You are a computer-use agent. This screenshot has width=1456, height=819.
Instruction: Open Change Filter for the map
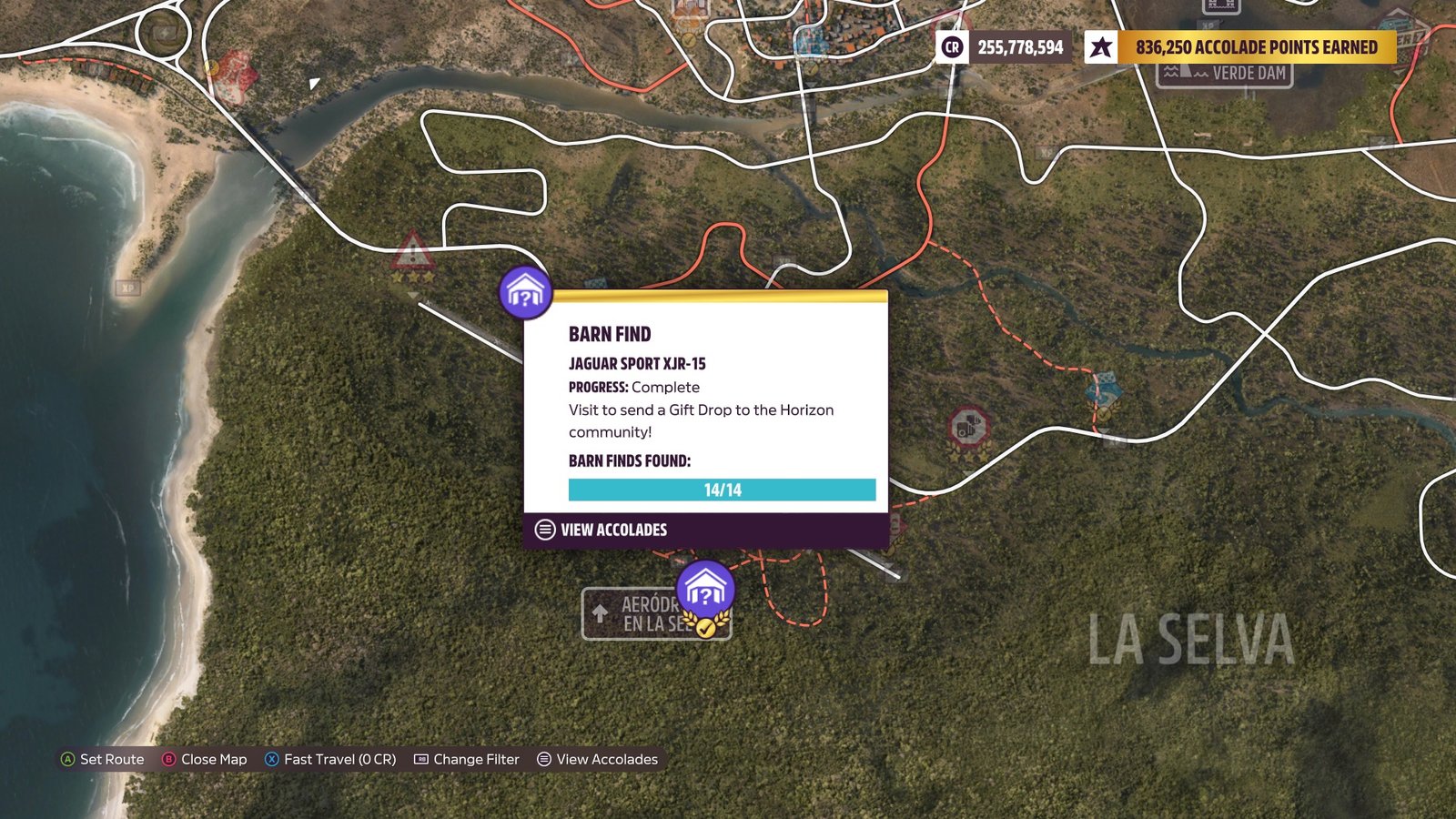coord(467,759)
